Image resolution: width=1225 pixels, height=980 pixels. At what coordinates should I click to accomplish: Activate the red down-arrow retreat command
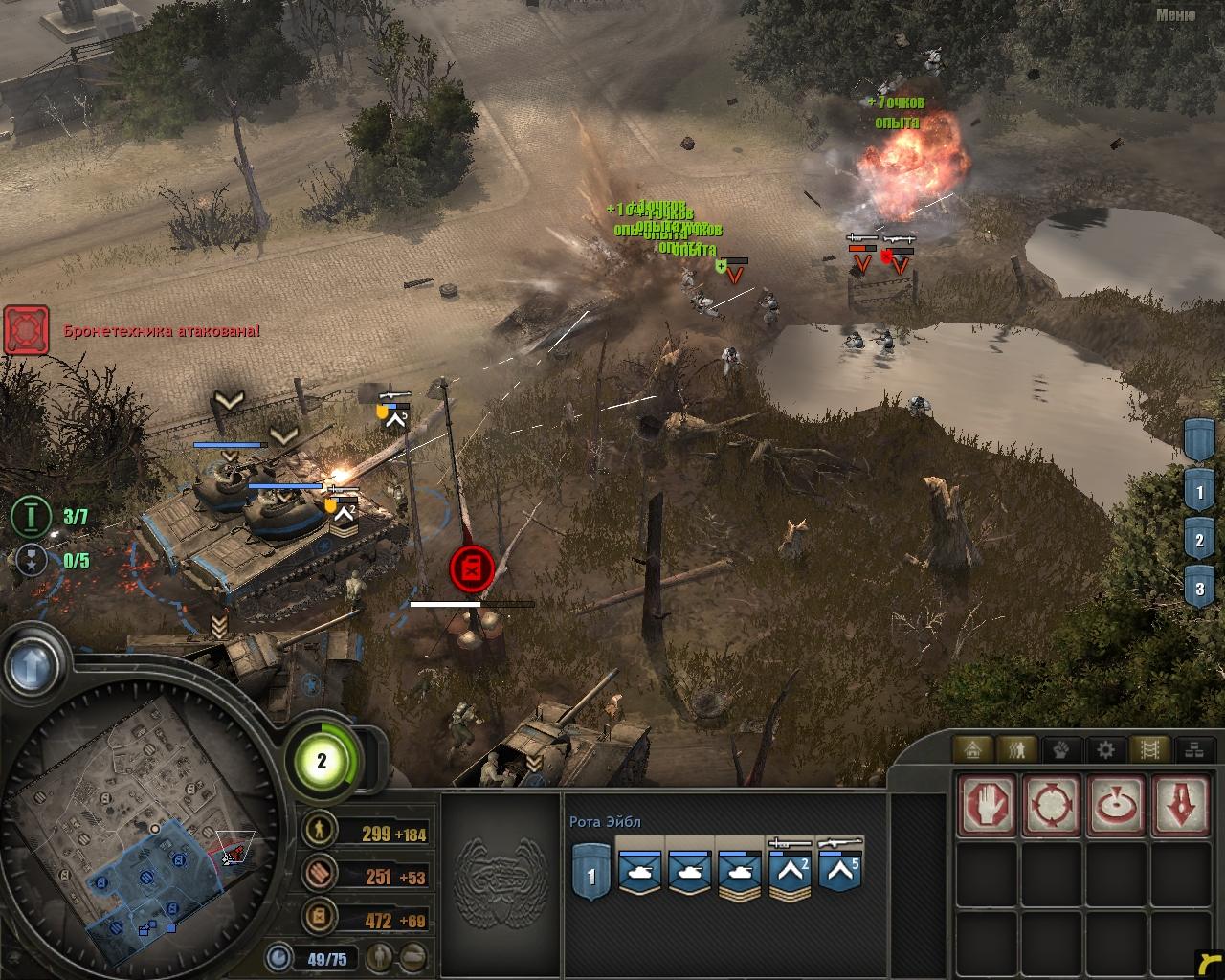tap(1181, 805)
